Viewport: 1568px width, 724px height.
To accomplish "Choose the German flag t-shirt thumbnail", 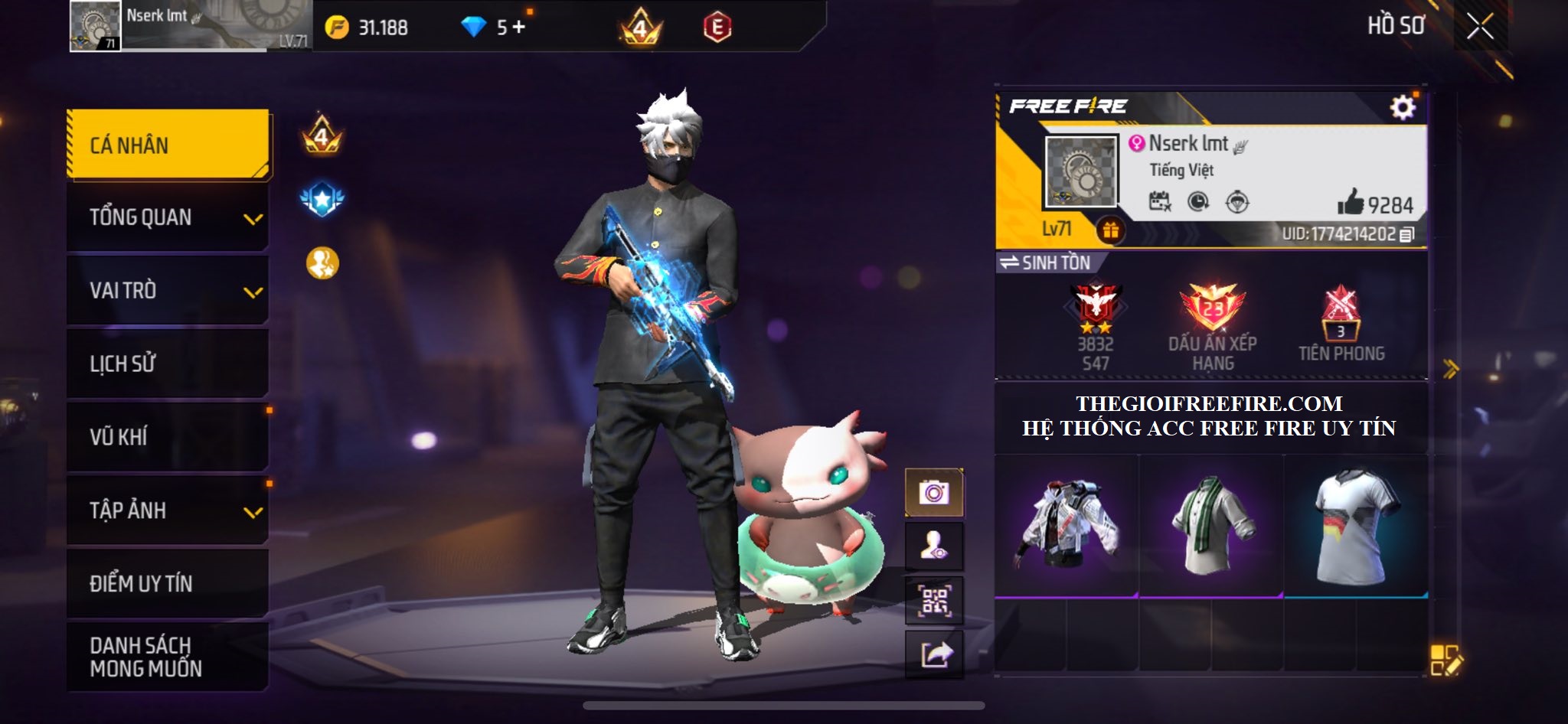I will (1356, 526).
